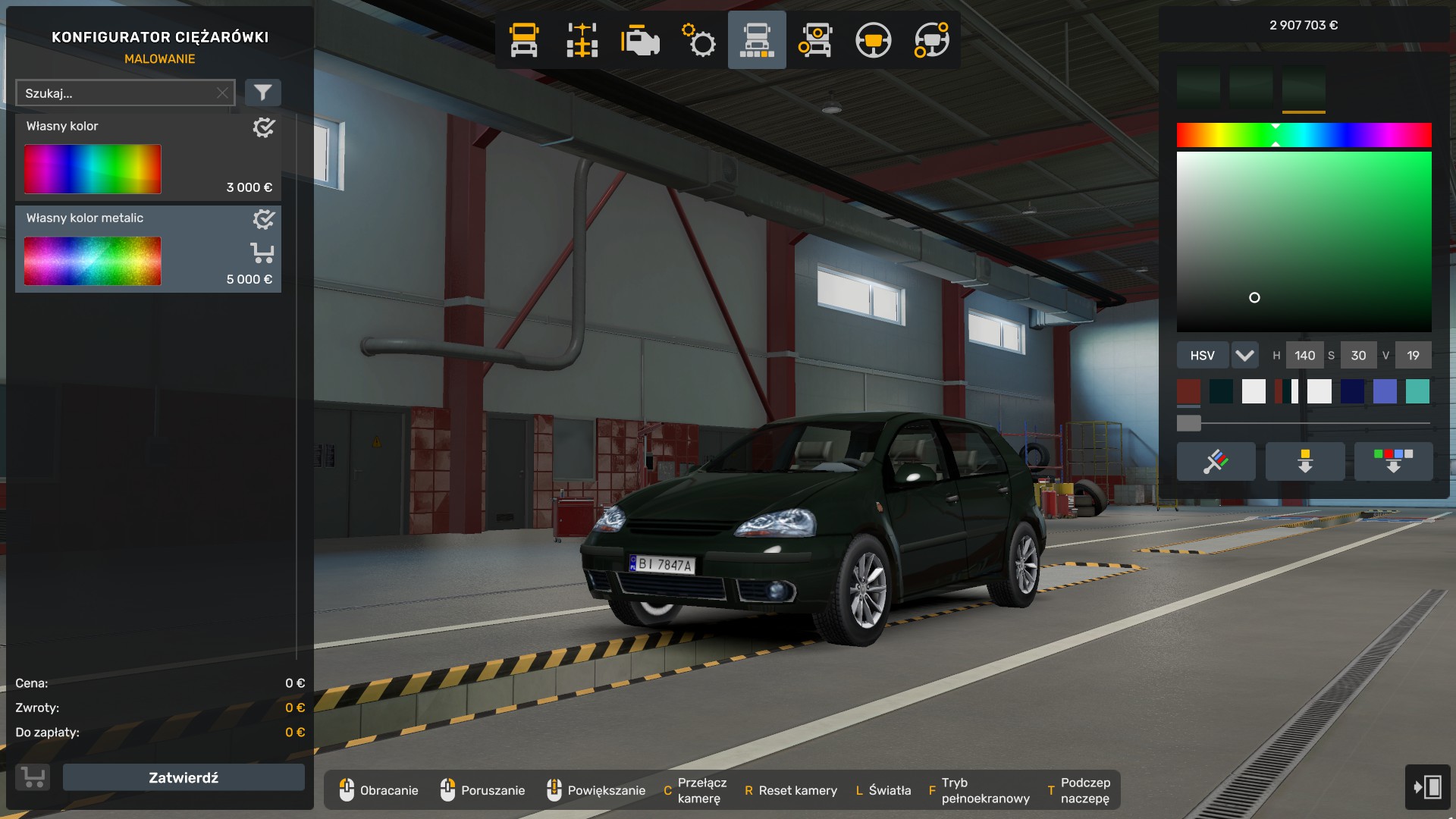Image resolution: width=1456 pixels, height=819 pixels.
Task: Select the Własny kolor paint option
Action: click(x=148, y=158)
